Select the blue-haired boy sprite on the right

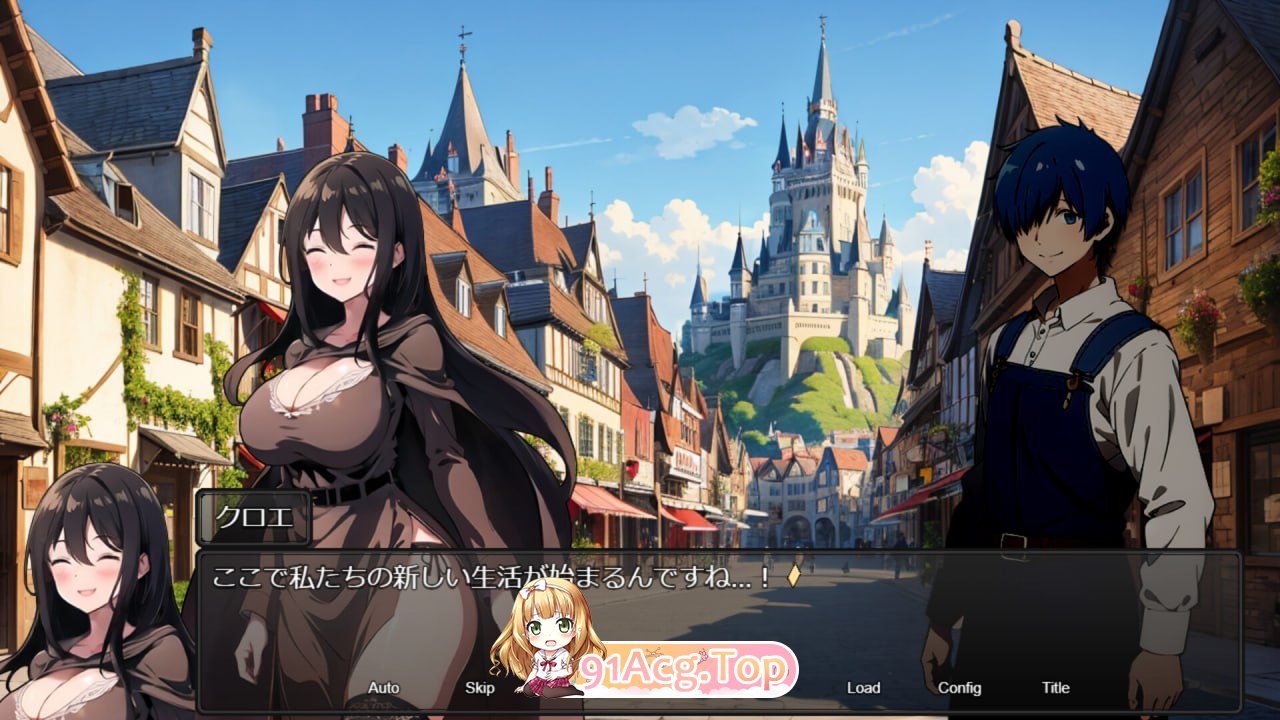pyautogui.click(x=1060, y=350)
